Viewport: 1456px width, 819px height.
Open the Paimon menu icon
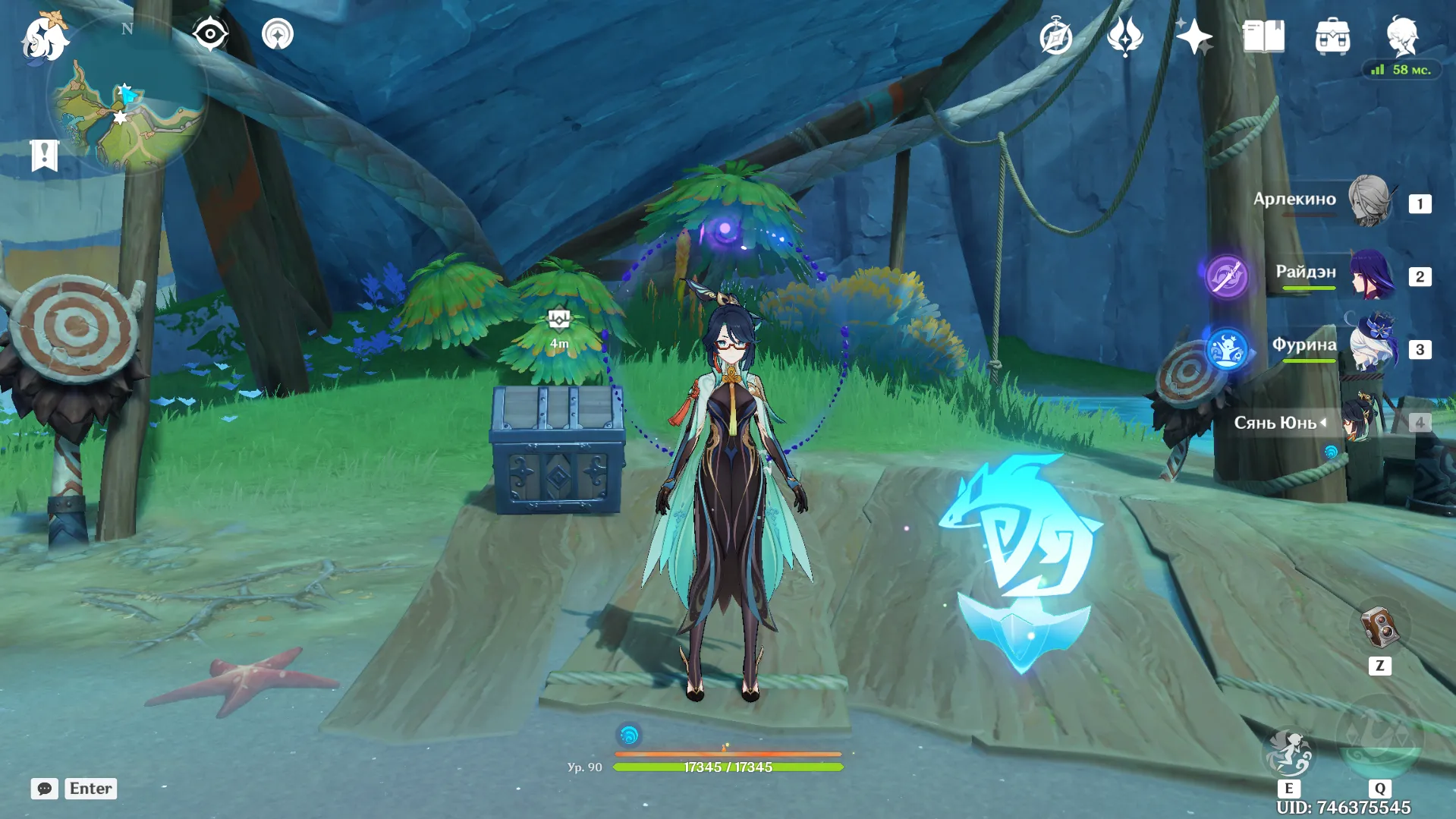45,37
